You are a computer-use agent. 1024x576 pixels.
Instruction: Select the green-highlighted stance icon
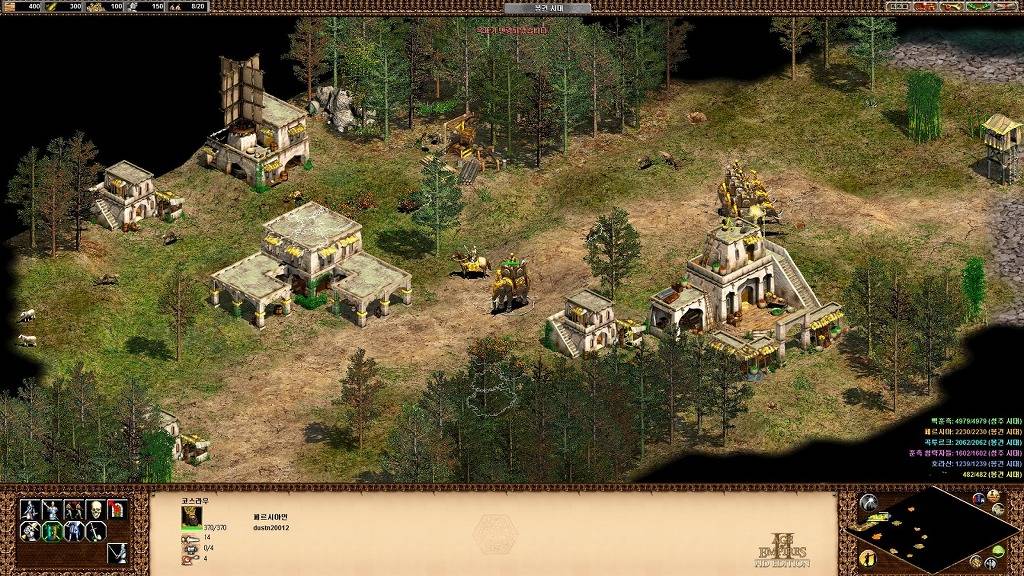click(x=52, y=532)
